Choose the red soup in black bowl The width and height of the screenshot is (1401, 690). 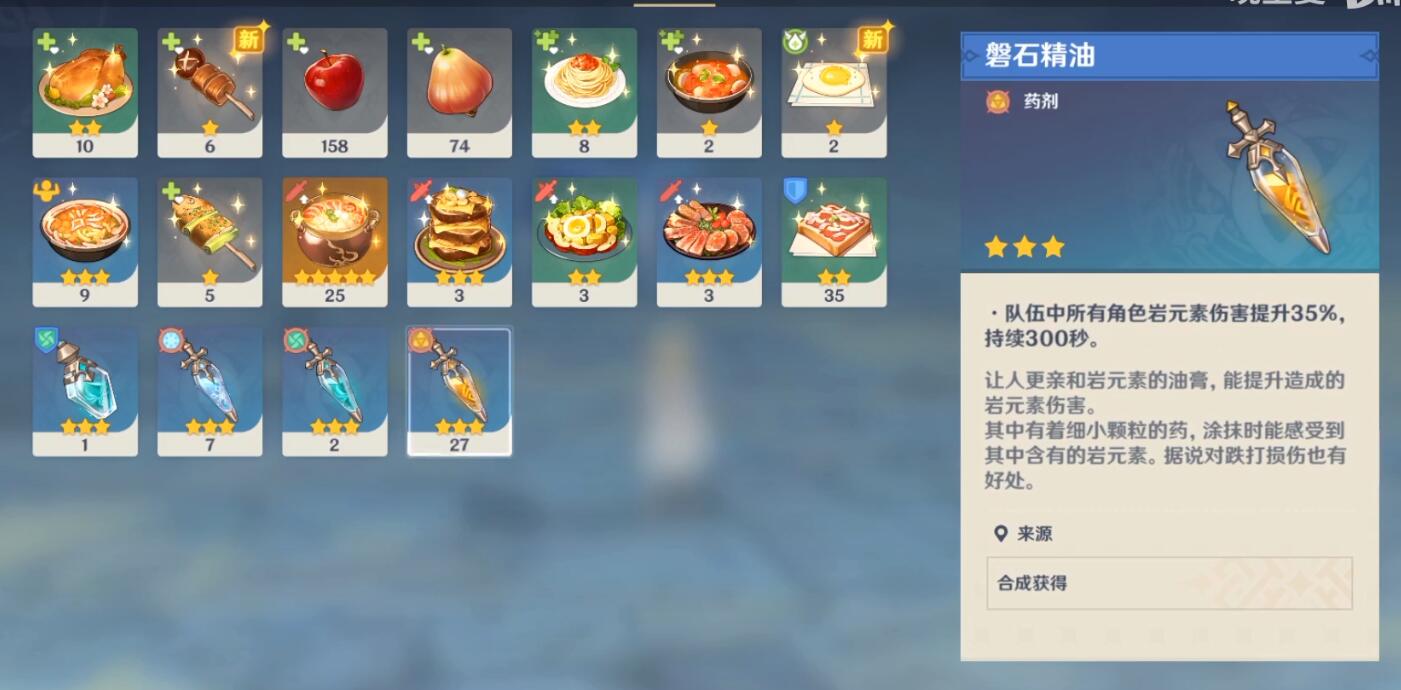point(709,92)
